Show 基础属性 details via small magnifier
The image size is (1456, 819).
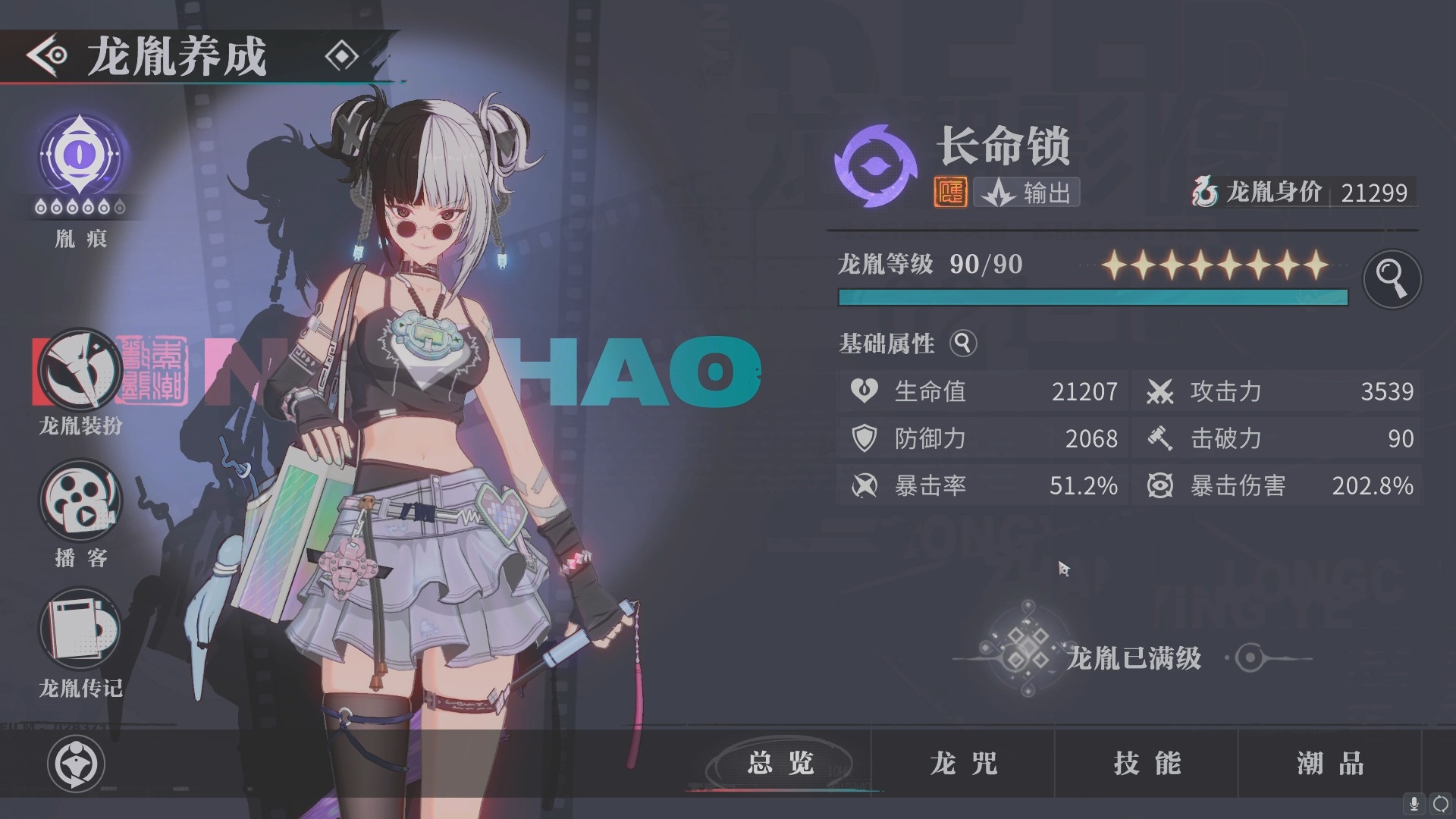963,344
